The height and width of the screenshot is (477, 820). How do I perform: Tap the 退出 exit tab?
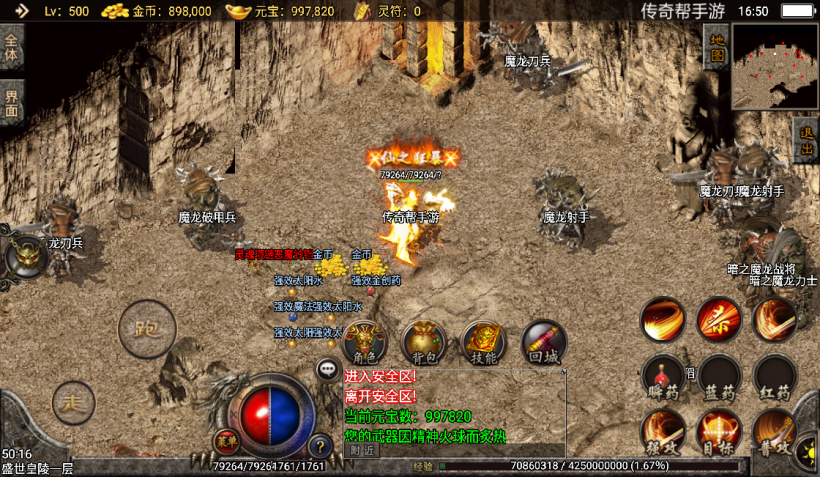pos(806,142)
